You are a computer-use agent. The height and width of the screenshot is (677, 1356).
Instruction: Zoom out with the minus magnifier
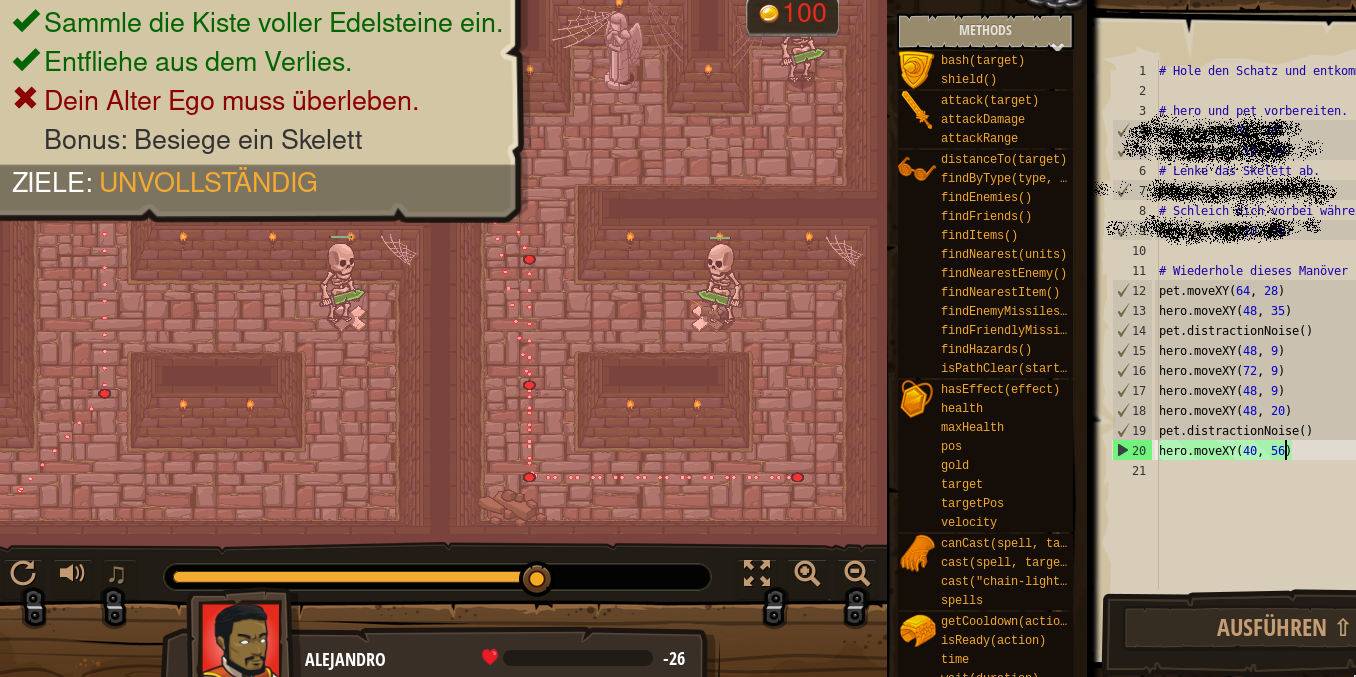[857, 573]
